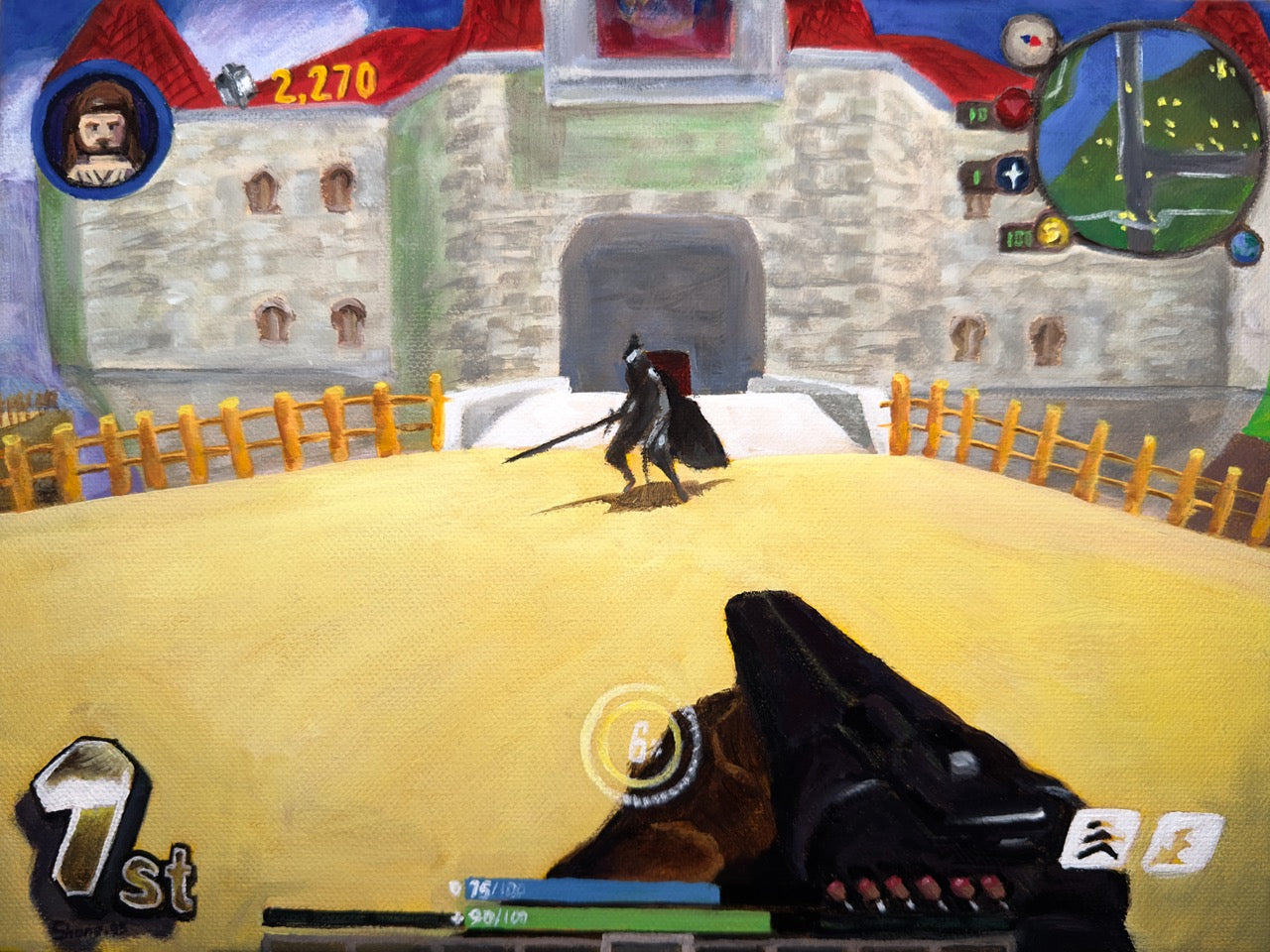Click the gold coin icon
The image size is (1270, 952).
(x=1051, y=234)
